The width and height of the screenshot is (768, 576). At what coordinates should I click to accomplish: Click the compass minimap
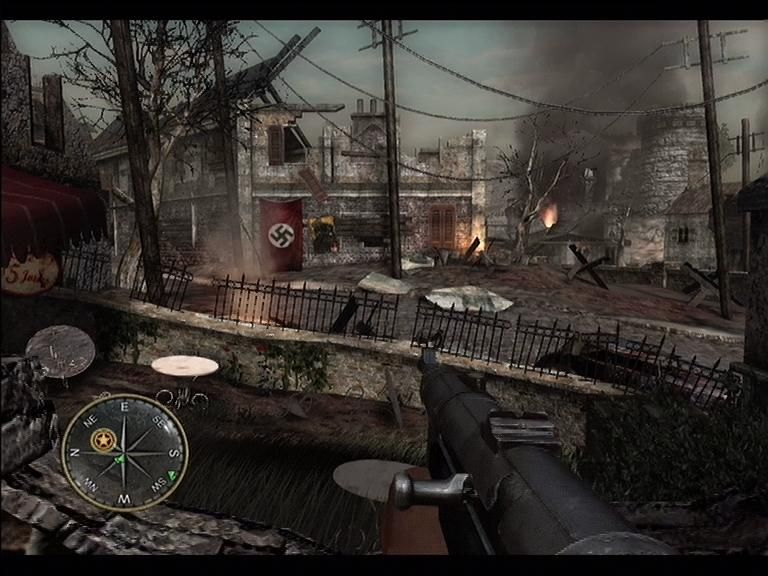pos(124,452)
